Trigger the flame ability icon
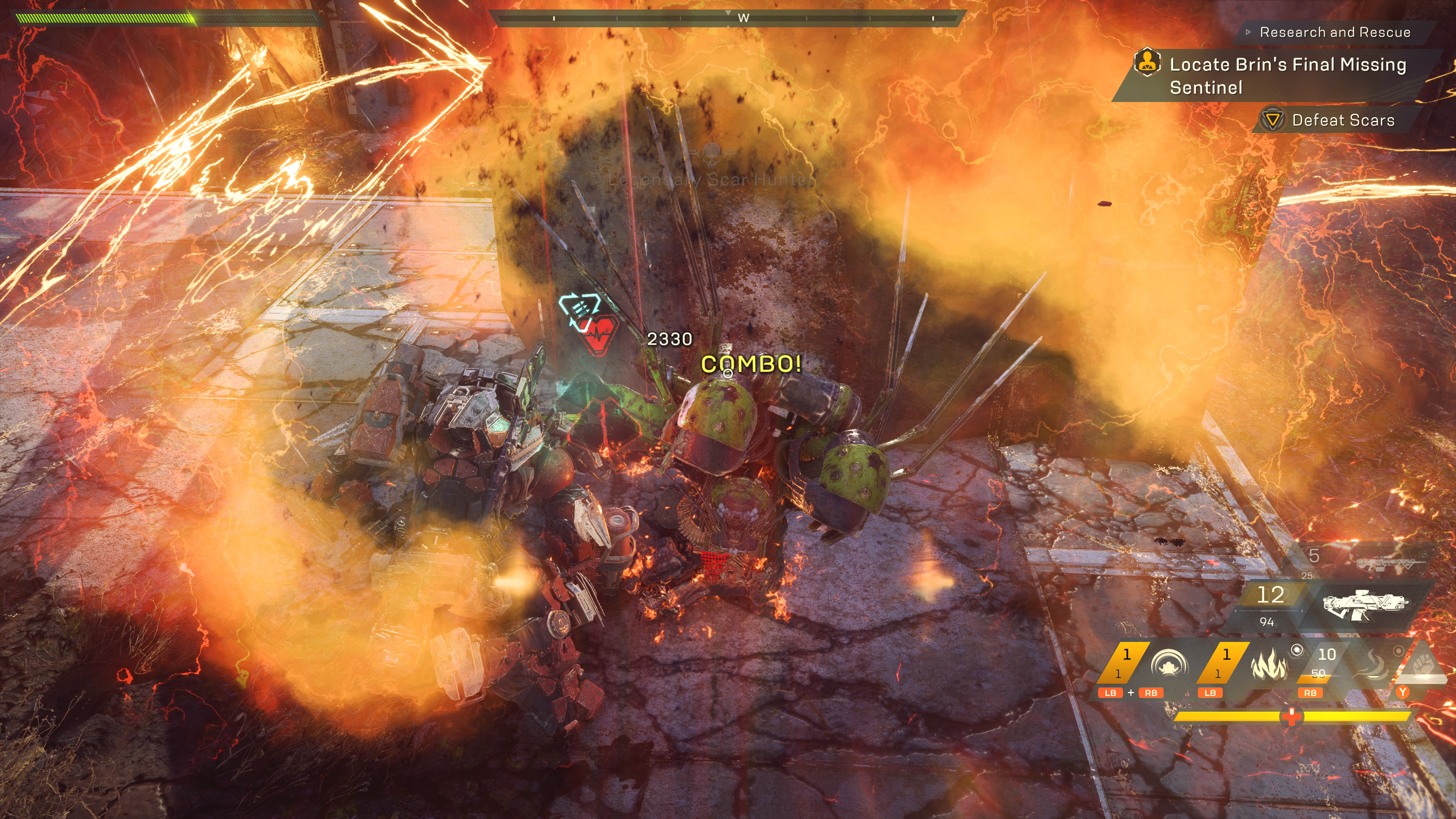Viewport: 1456px width, 819px height. (x=1269, y=664)
